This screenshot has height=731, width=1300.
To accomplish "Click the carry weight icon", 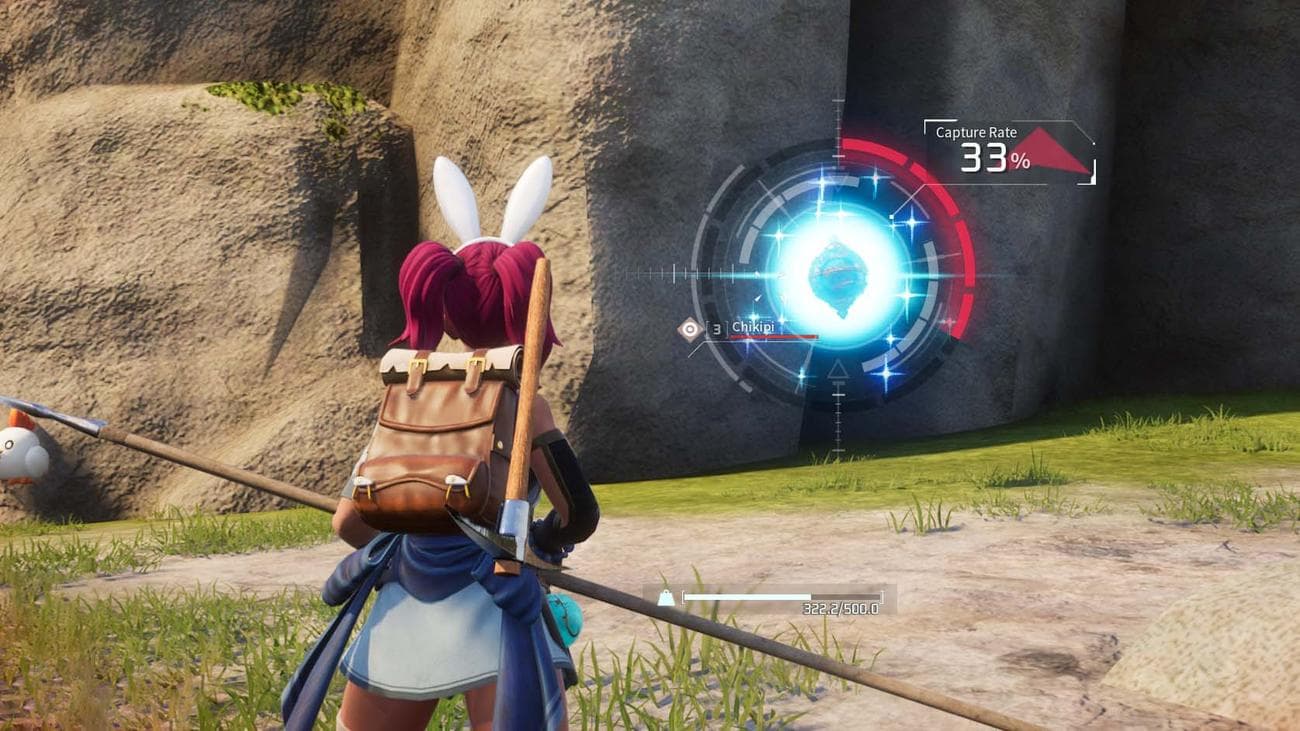I will coord(665,598).
